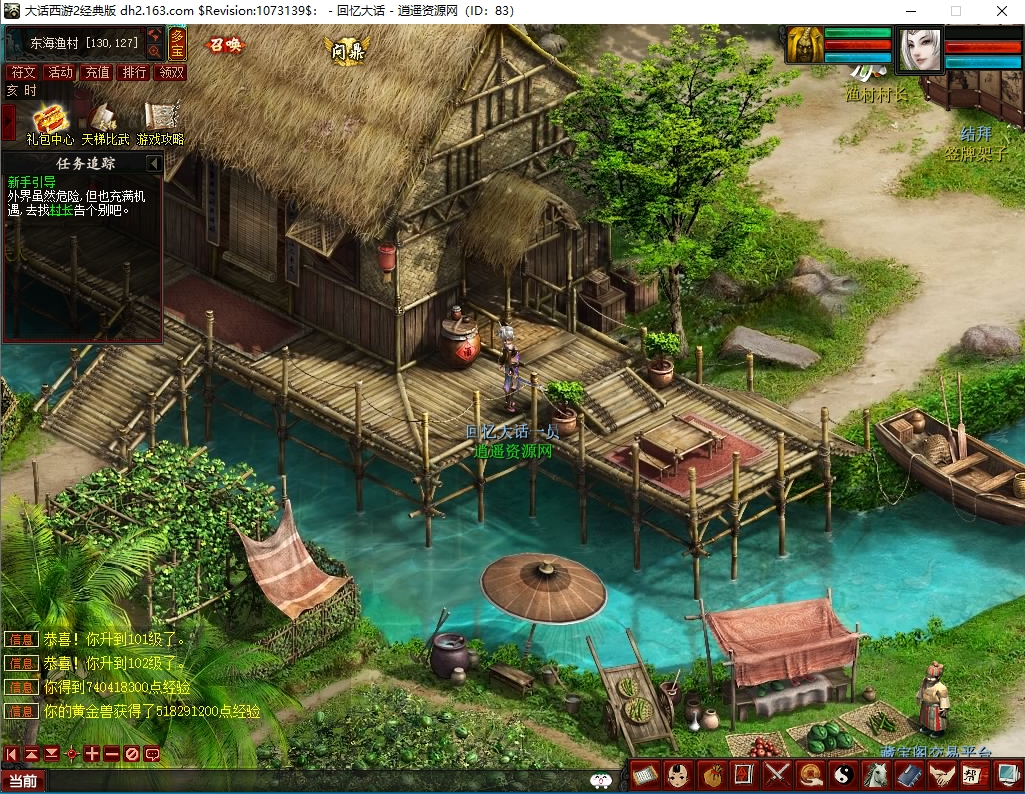Select the white-haired character portrait
The image size is (1025, 794).
919,50
